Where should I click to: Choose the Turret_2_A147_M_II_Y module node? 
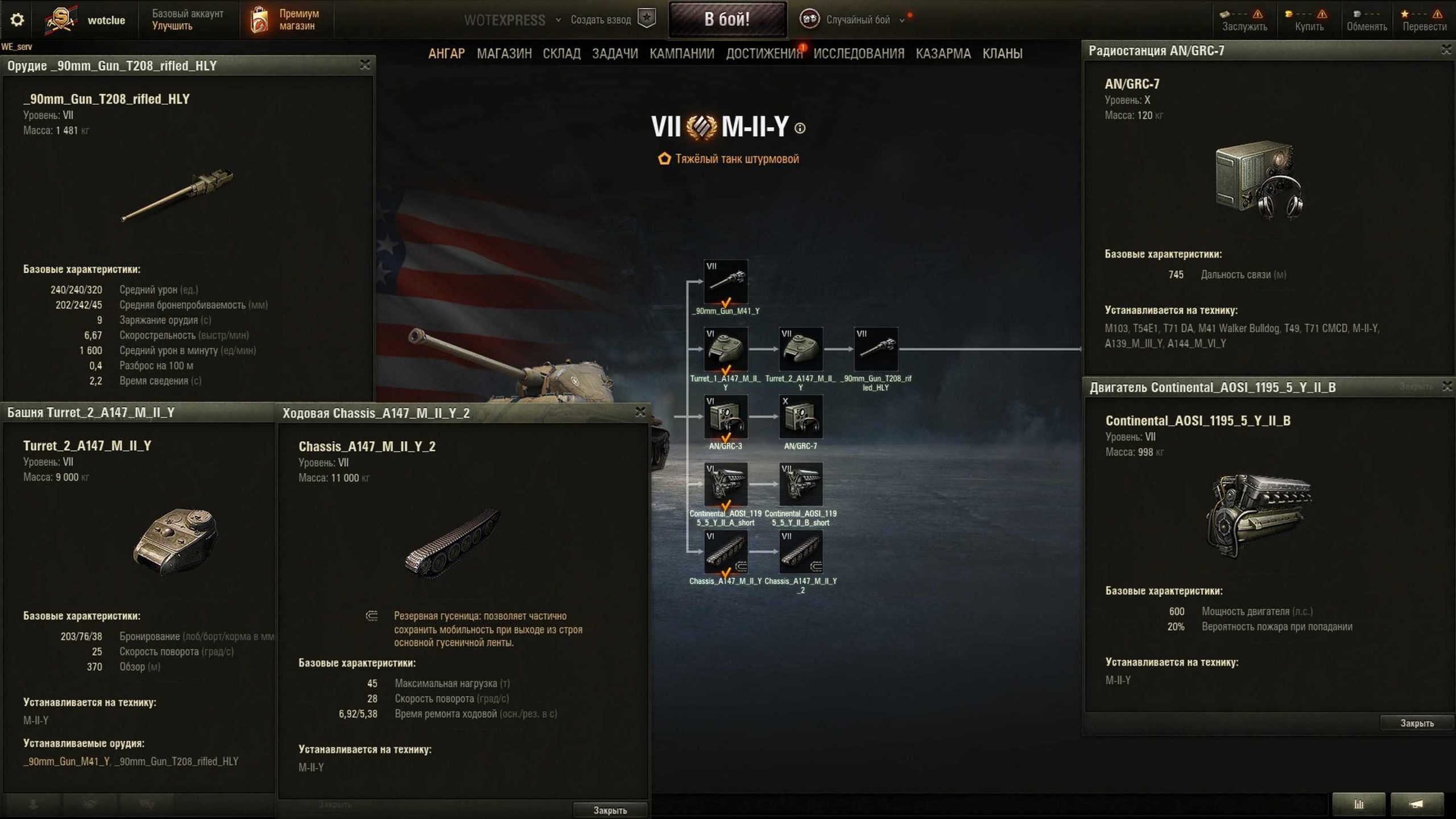[800, 349]
